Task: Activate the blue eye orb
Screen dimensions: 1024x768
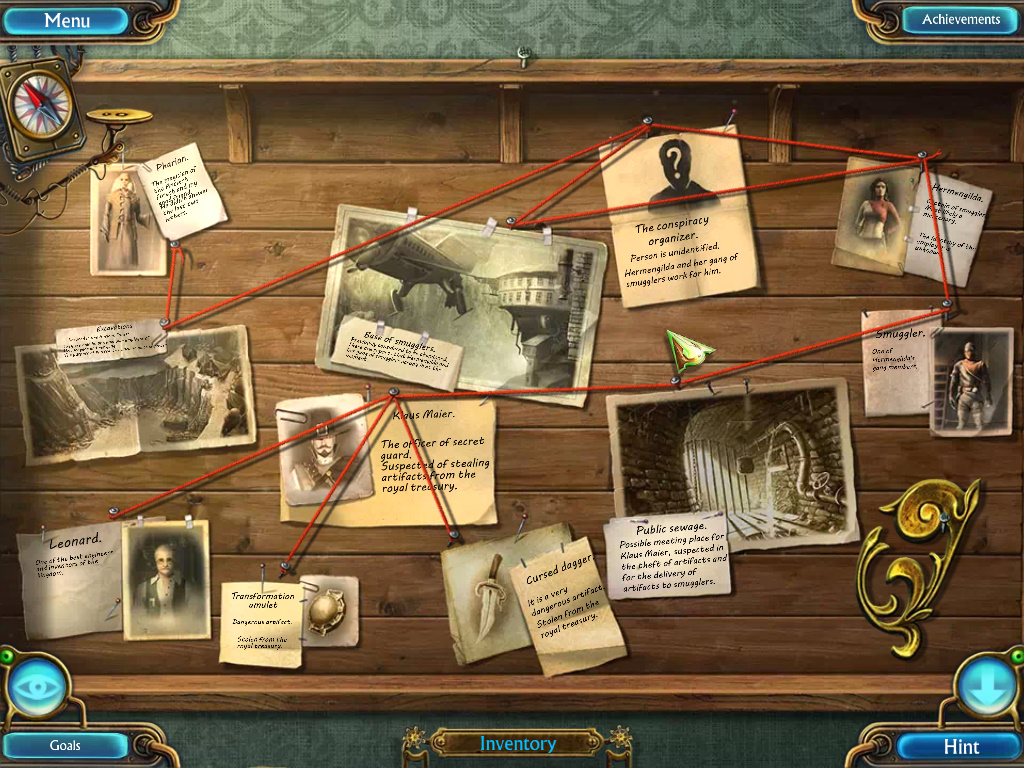Action: click(38, 687)
